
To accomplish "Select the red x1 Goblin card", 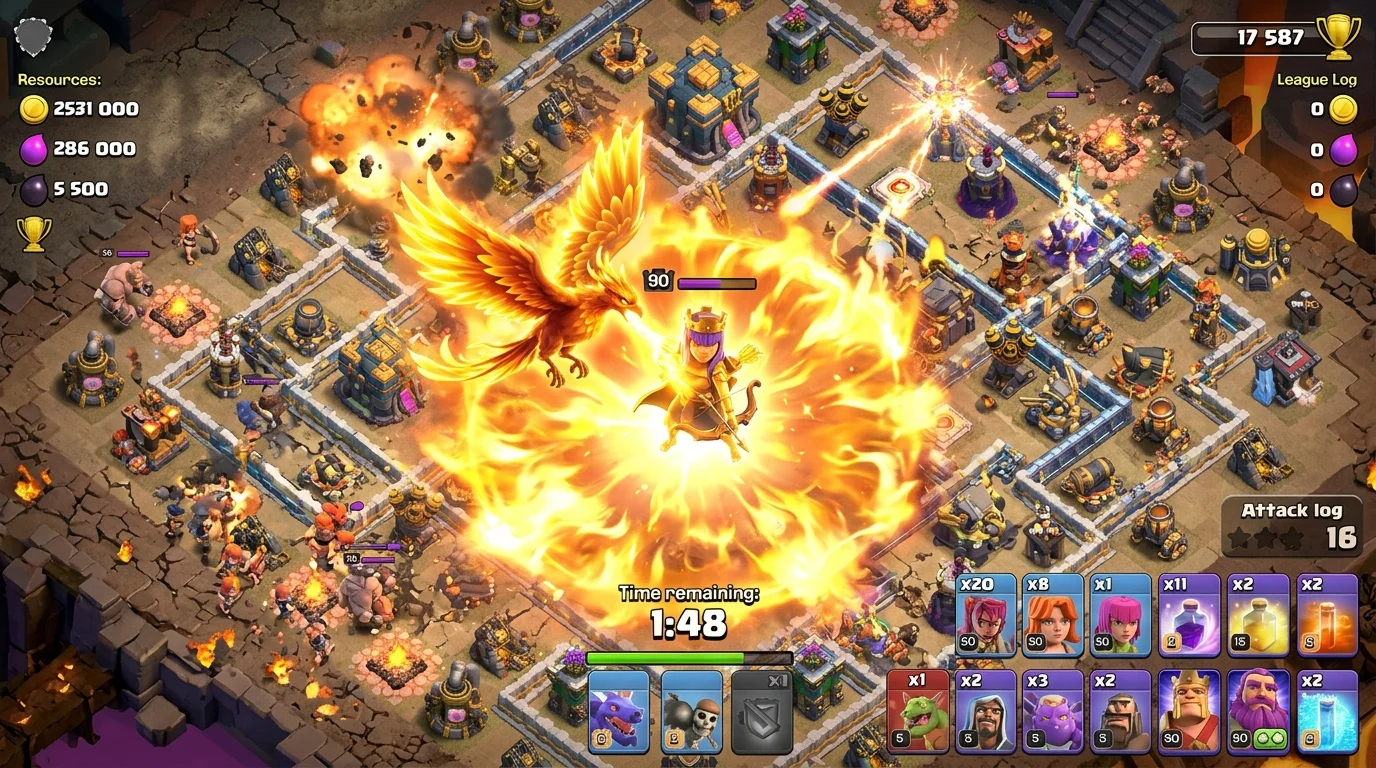I will (919, 712).
